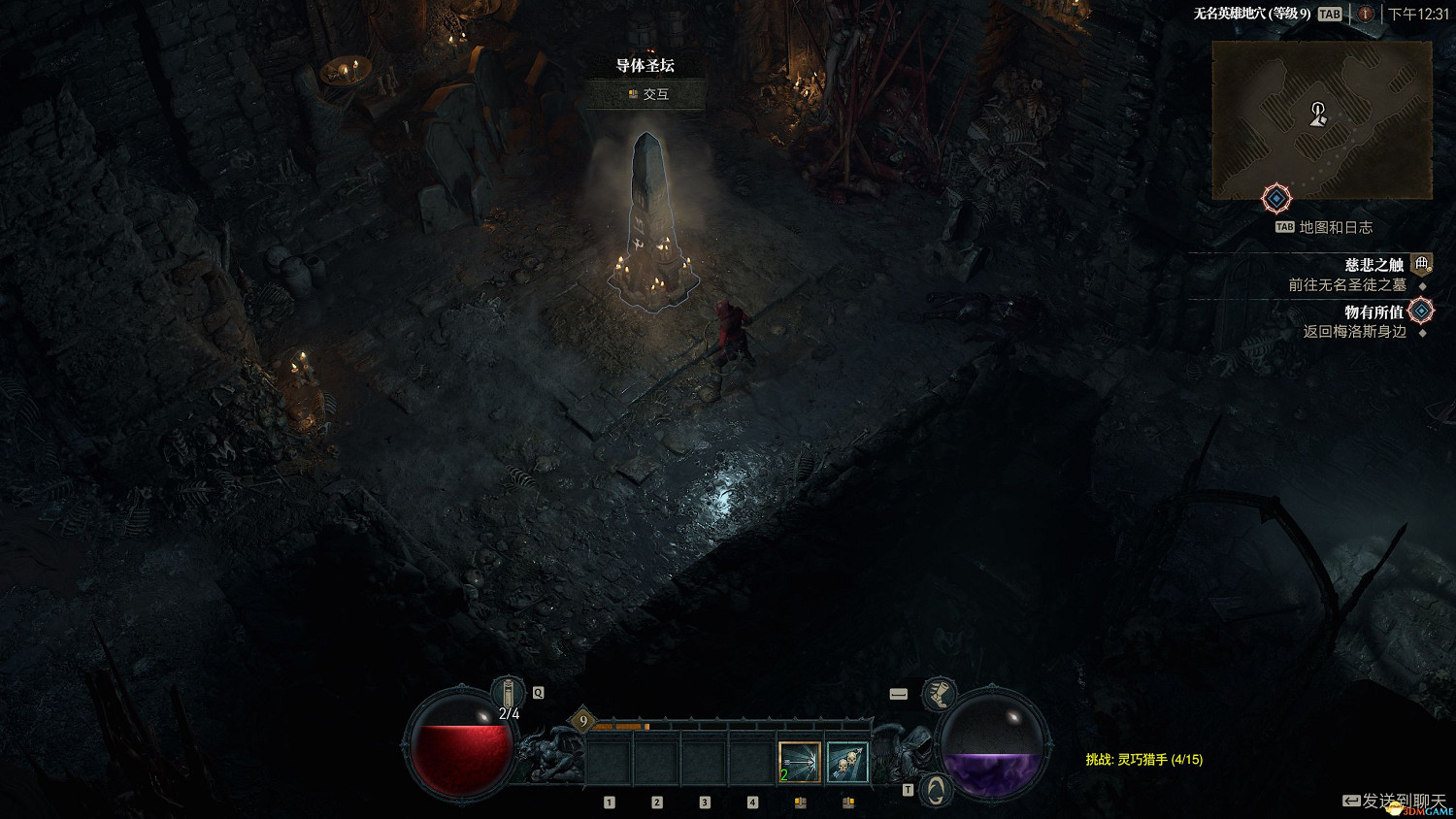Activate the skull arrows skill slot
The width and height of the screenshot is (1456, 819).
pyautogui.click(x=846, y=763)
